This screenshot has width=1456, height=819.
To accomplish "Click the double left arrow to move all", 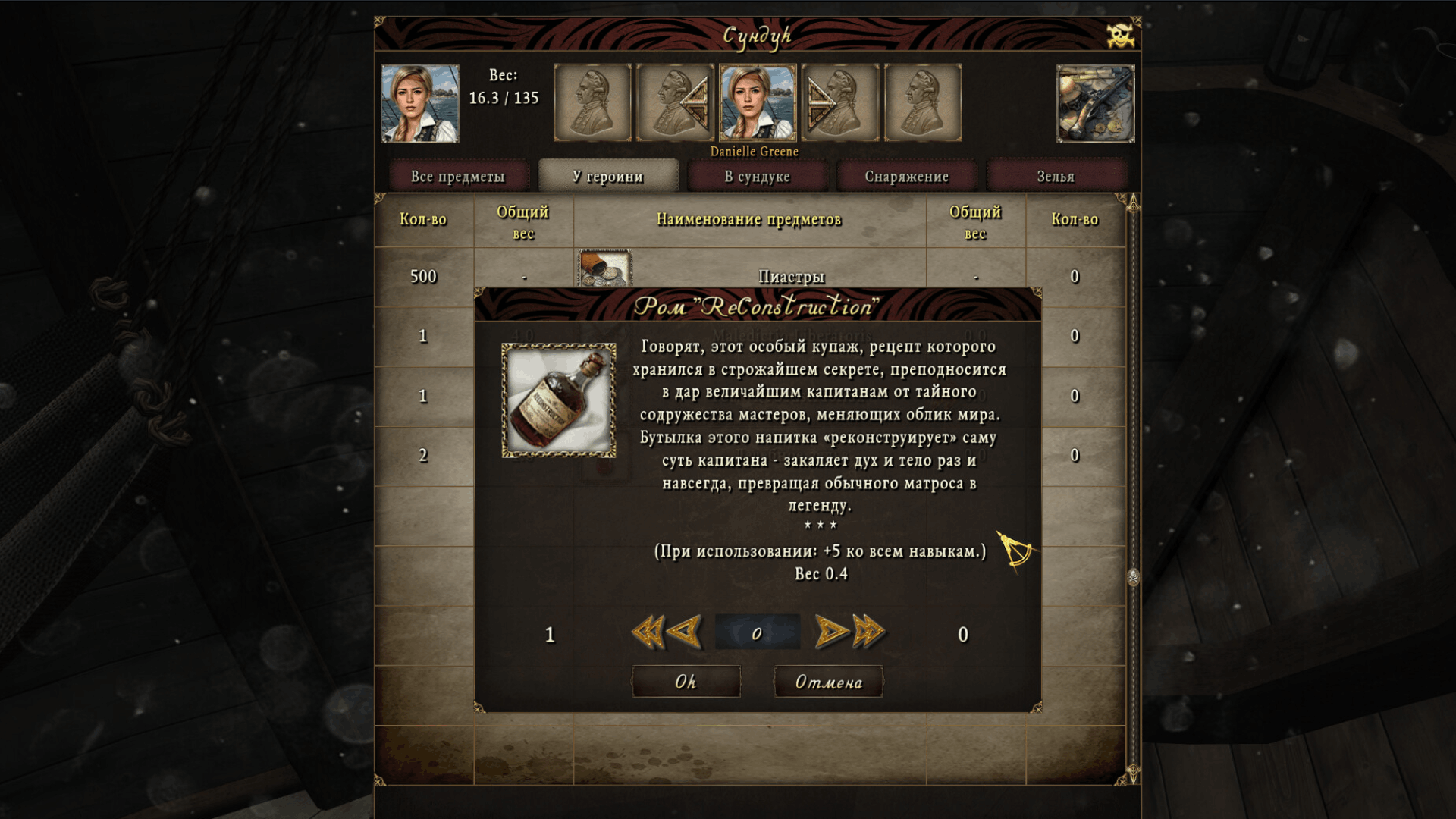I will [x=647, y=632].
